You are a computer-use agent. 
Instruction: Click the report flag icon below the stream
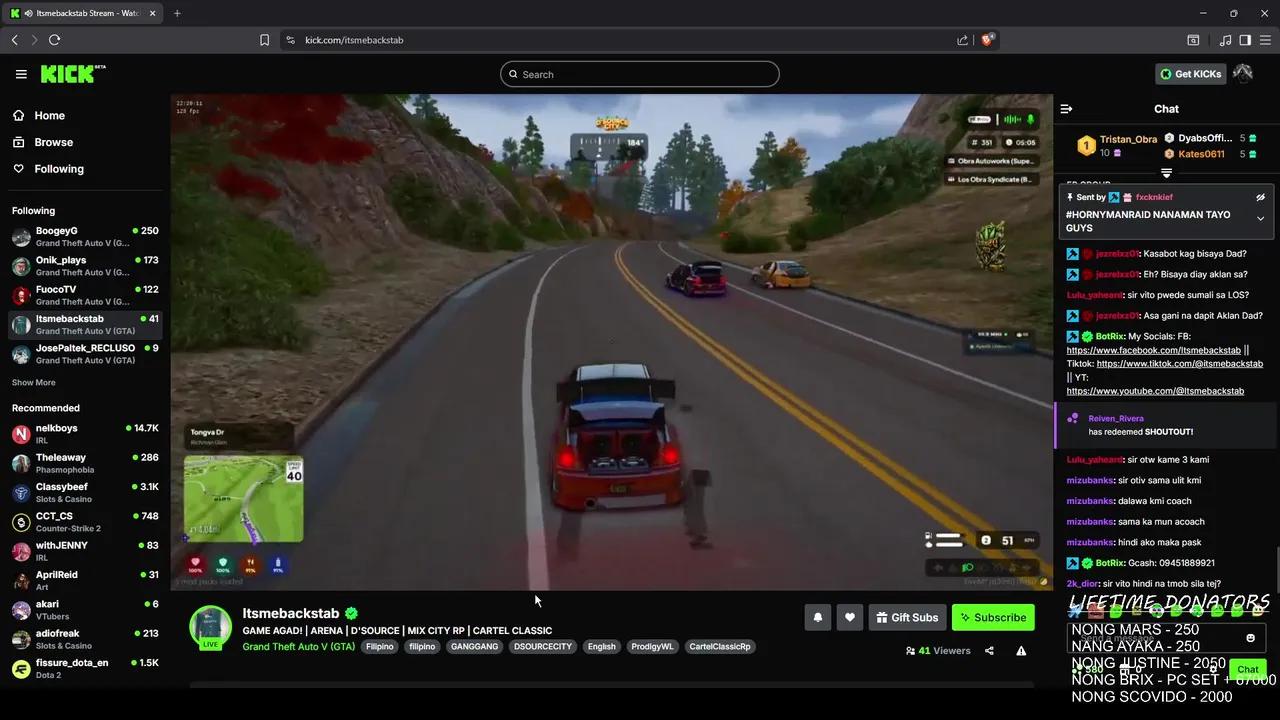(1021, 651)
